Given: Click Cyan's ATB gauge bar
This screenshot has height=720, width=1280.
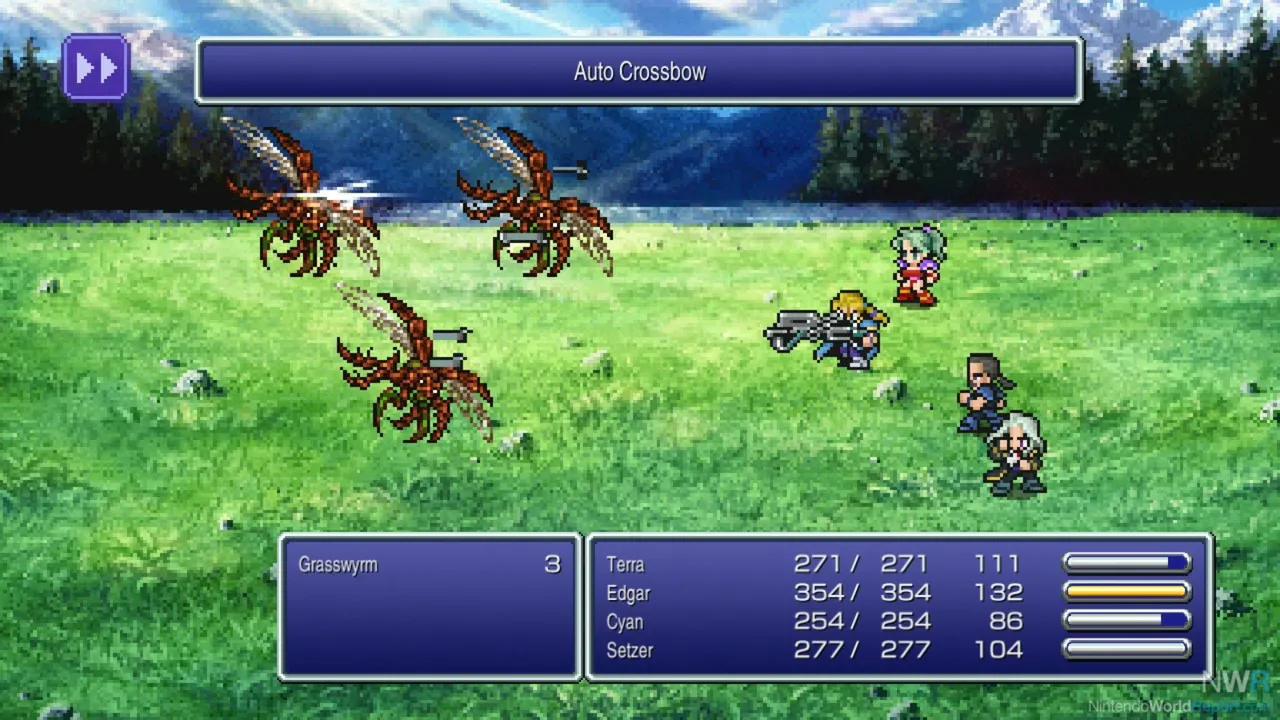Looking at the screenshot, I should coord(1126,621).
